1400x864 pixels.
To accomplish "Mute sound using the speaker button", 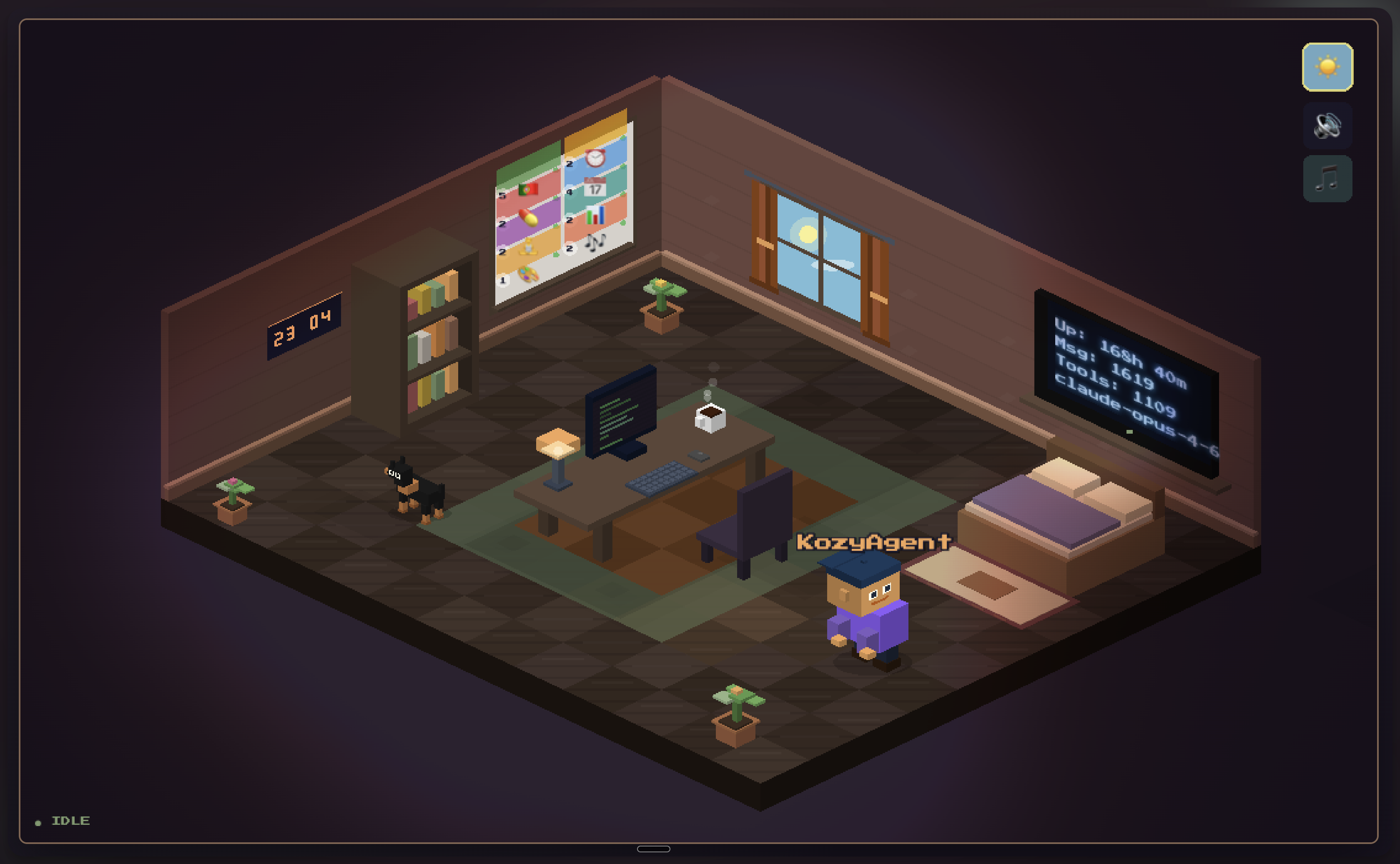I will [x=1327, y=126].
